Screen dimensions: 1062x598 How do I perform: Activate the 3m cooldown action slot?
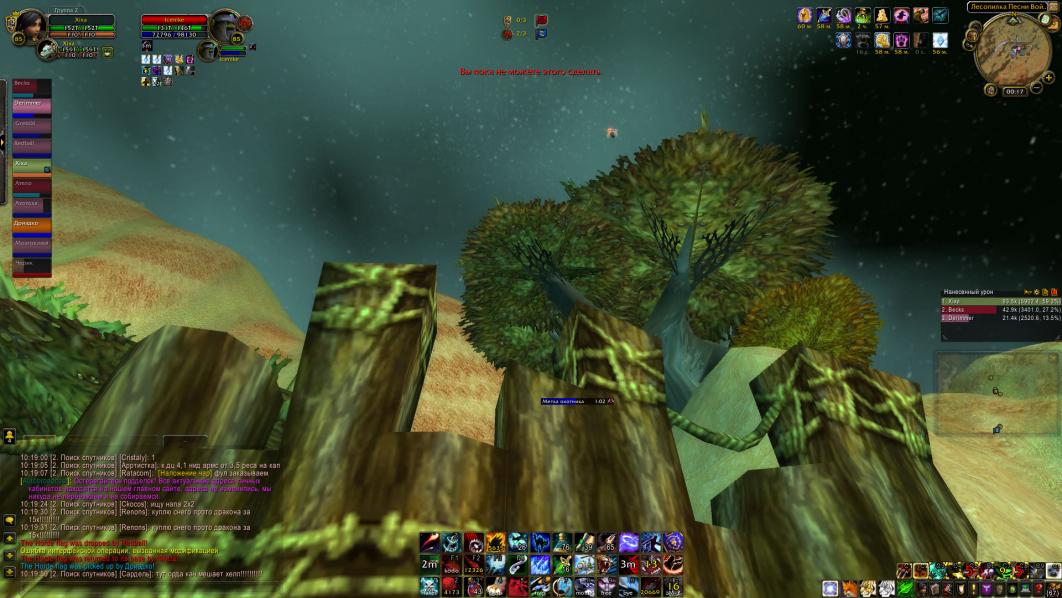tap(628, 564)
